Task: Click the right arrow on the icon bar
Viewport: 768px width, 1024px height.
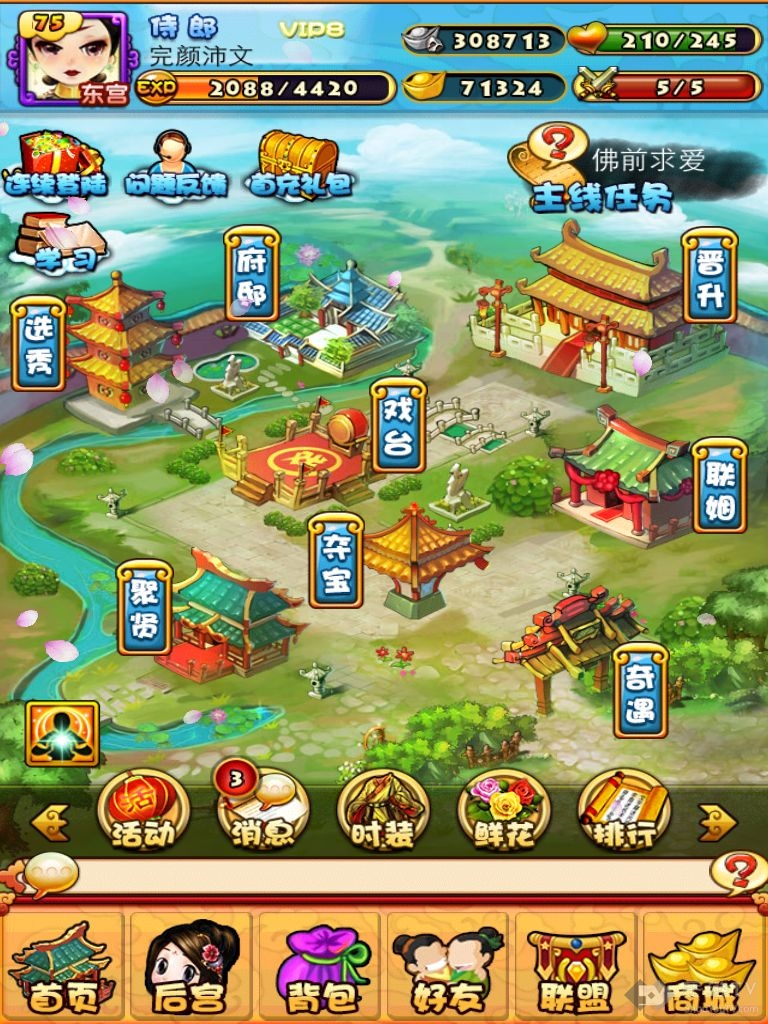Action: tap(717, 824)
